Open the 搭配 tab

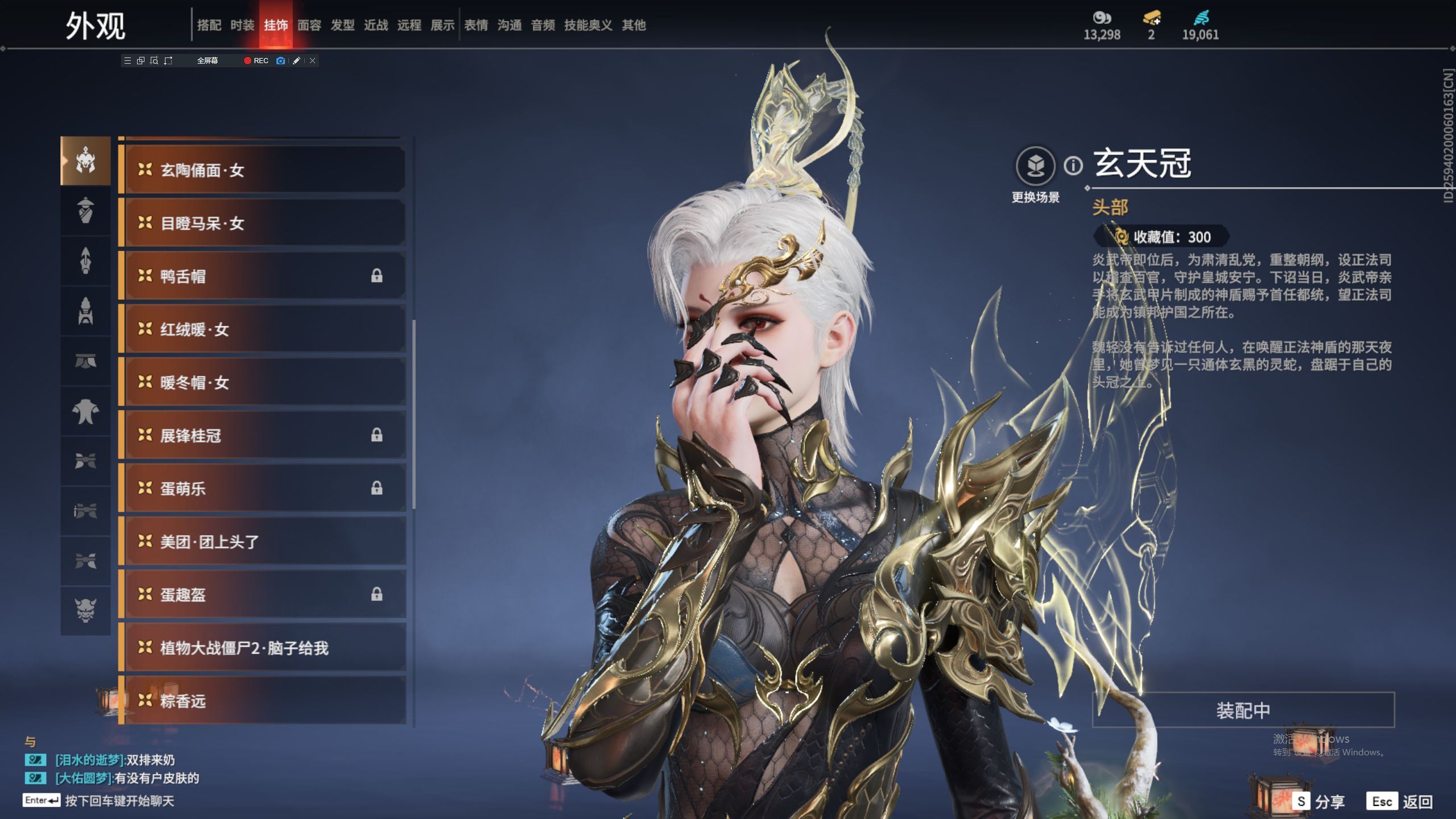[209, 25]
